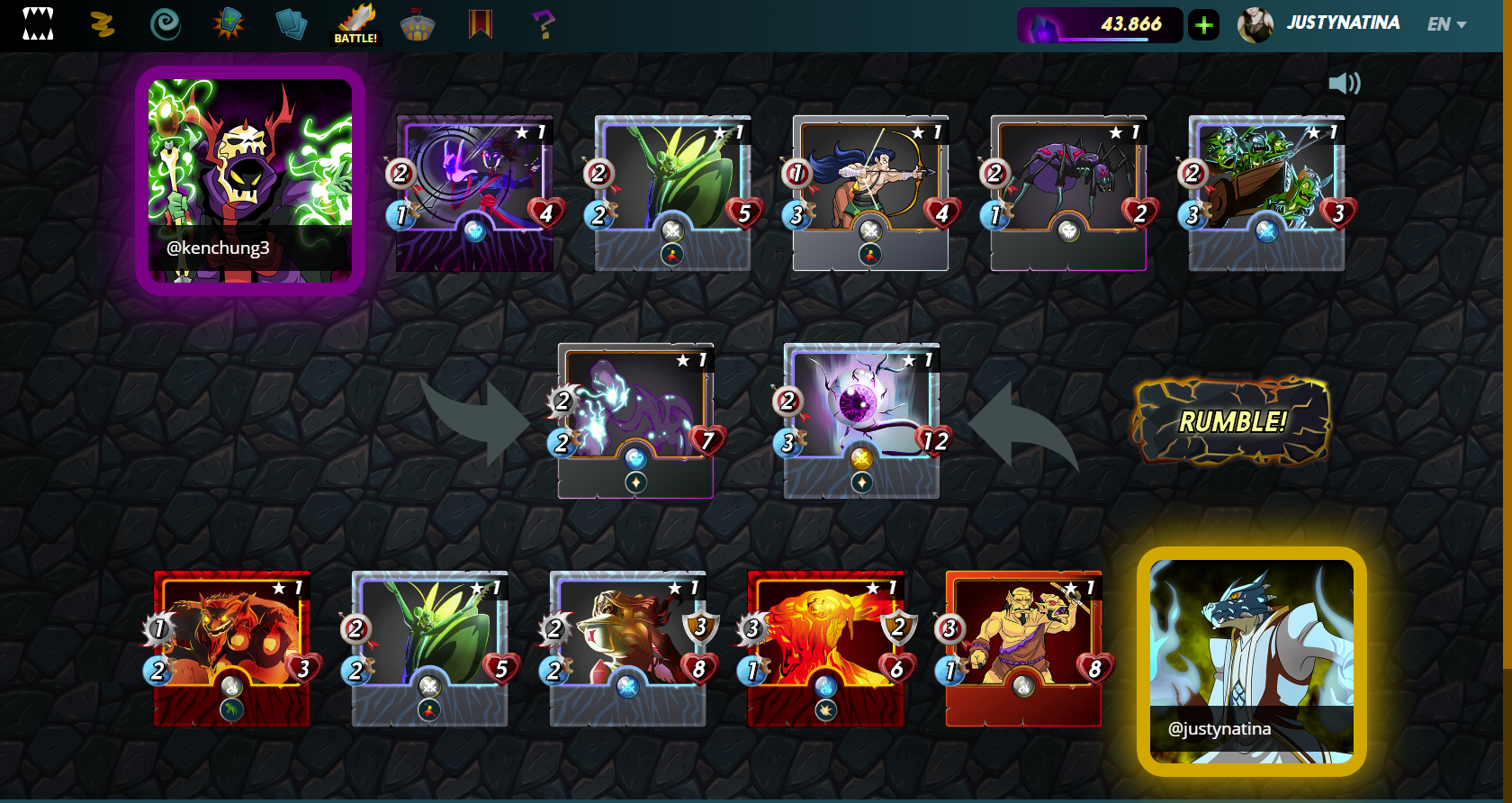Click the purple question mark help icon
Viewport: 1512px width, 803px height.
pos(543,24)
